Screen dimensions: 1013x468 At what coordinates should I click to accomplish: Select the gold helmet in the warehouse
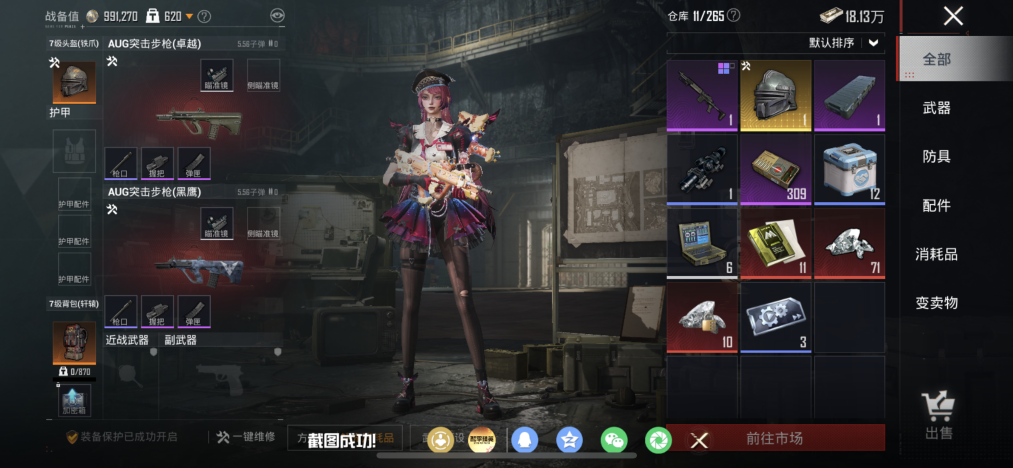pyautogui.click(x=775, y=95)
